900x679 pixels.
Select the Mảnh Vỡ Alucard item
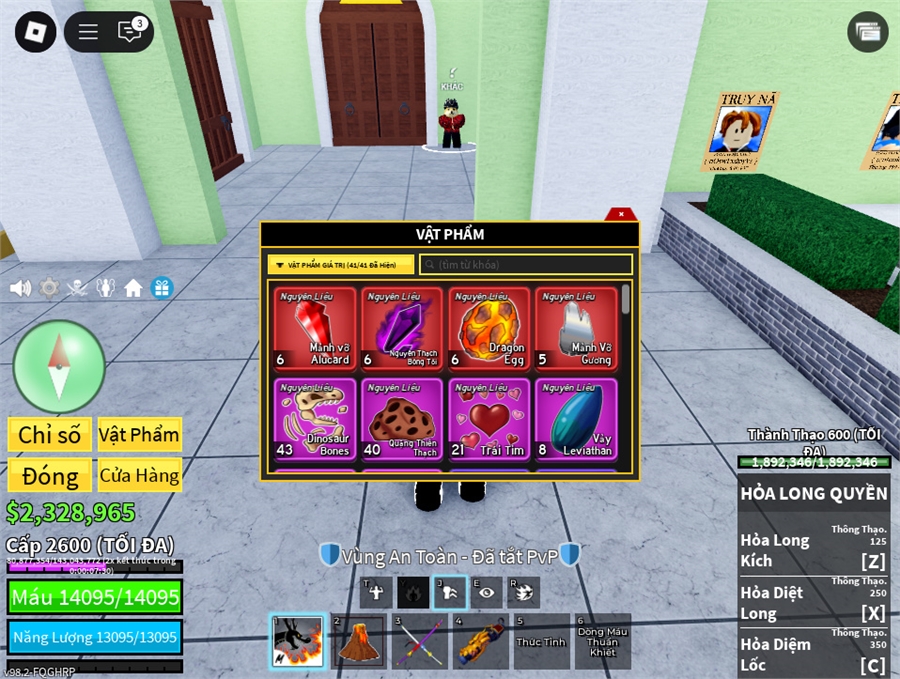(314, 329)
